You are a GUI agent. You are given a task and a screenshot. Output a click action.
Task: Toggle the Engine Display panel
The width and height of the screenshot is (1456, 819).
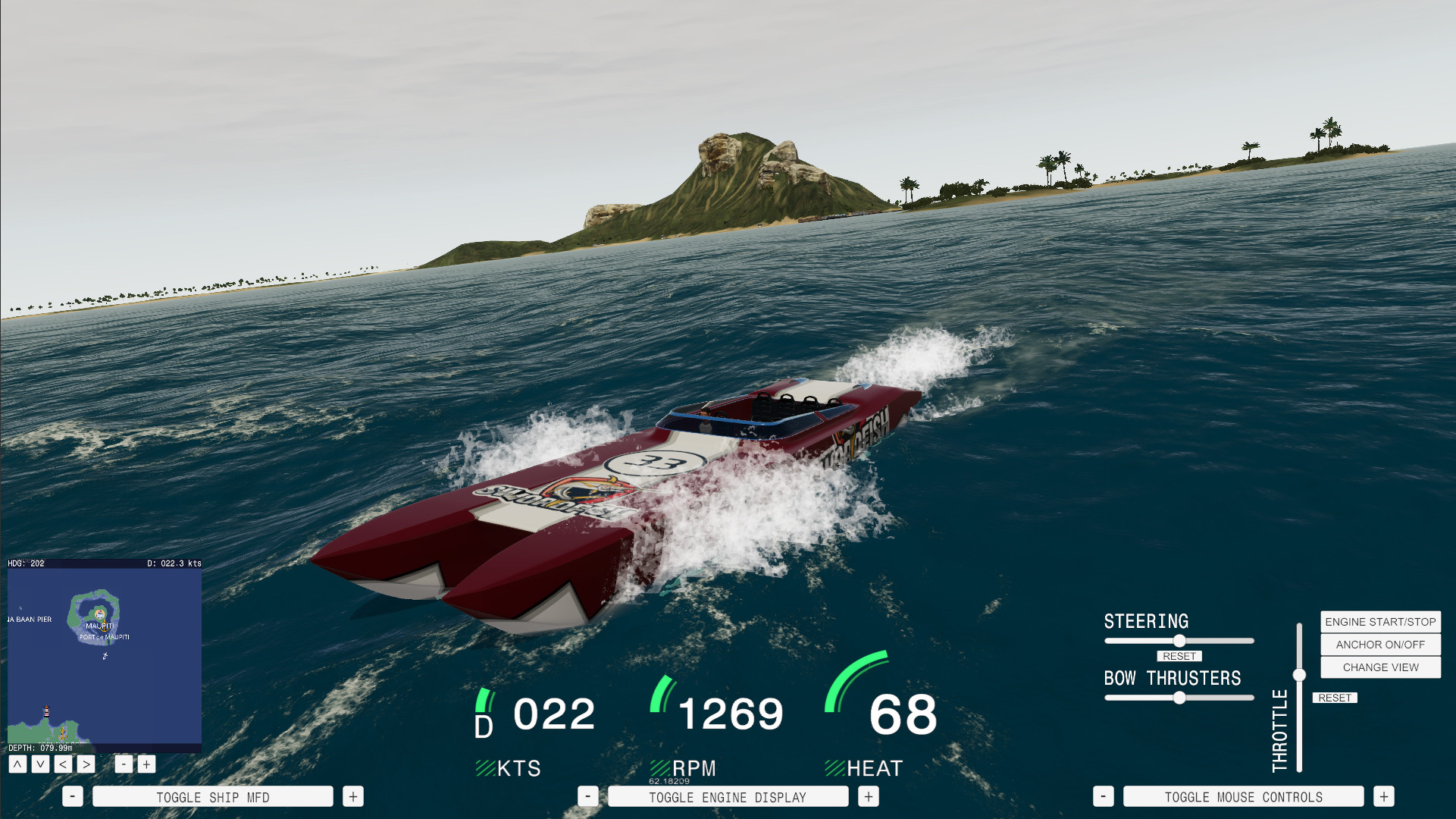(x=728, y=796)
